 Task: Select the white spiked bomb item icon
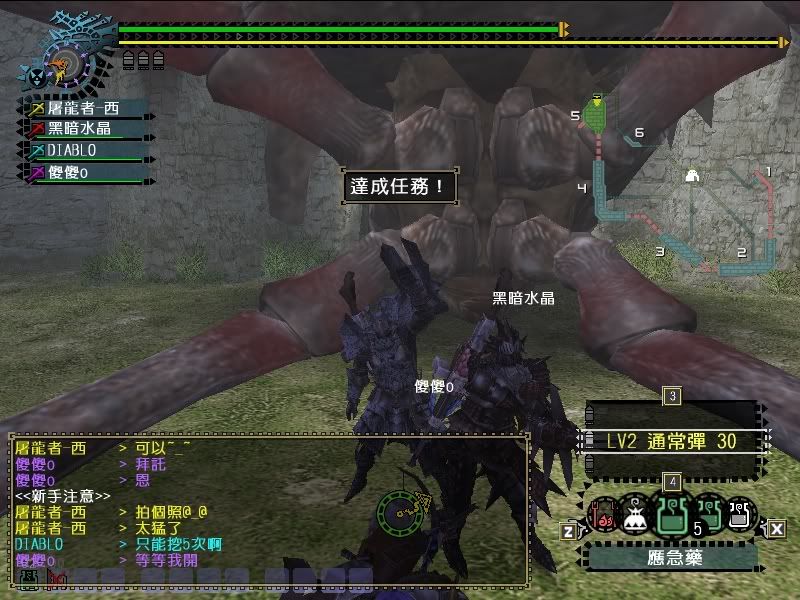tap(634, 514)
